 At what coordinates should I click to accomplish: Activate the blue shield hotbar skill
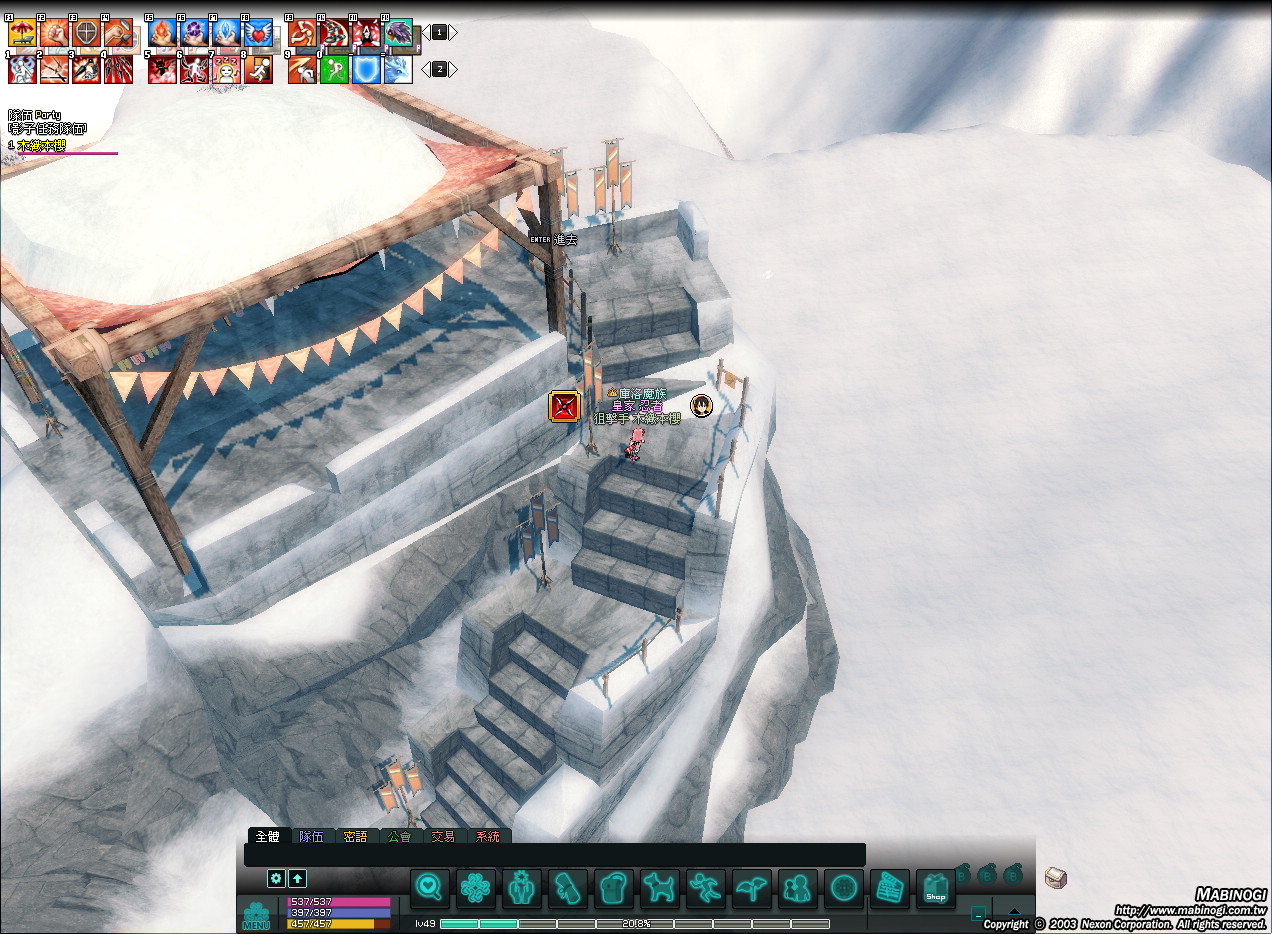(x=366, y=70)
